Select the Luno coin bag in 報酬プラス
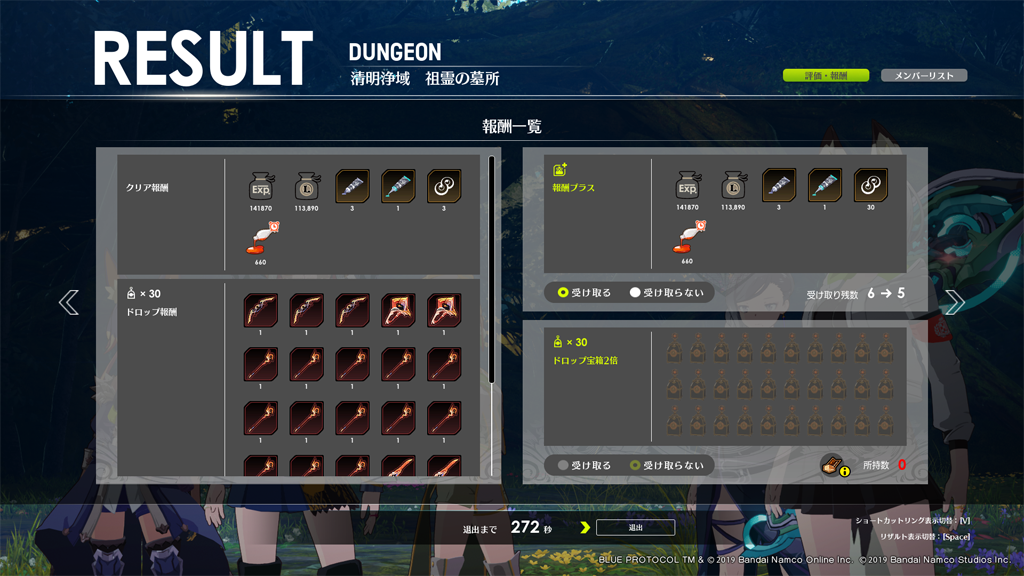Image resolution: width=1024 pixels, height=576 pixels. 733,185
